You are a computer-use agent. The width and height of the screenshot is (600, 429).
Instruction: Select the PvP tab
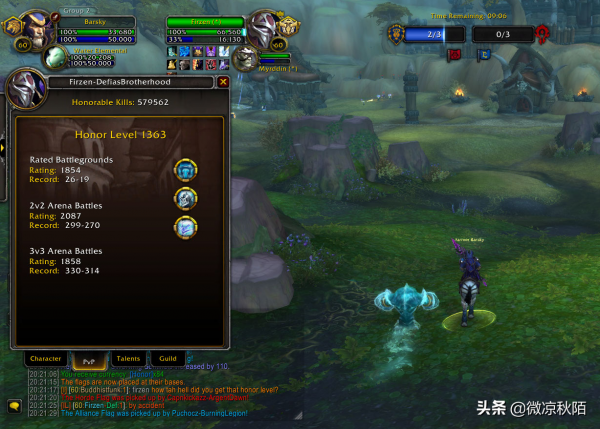pos(87,358)
